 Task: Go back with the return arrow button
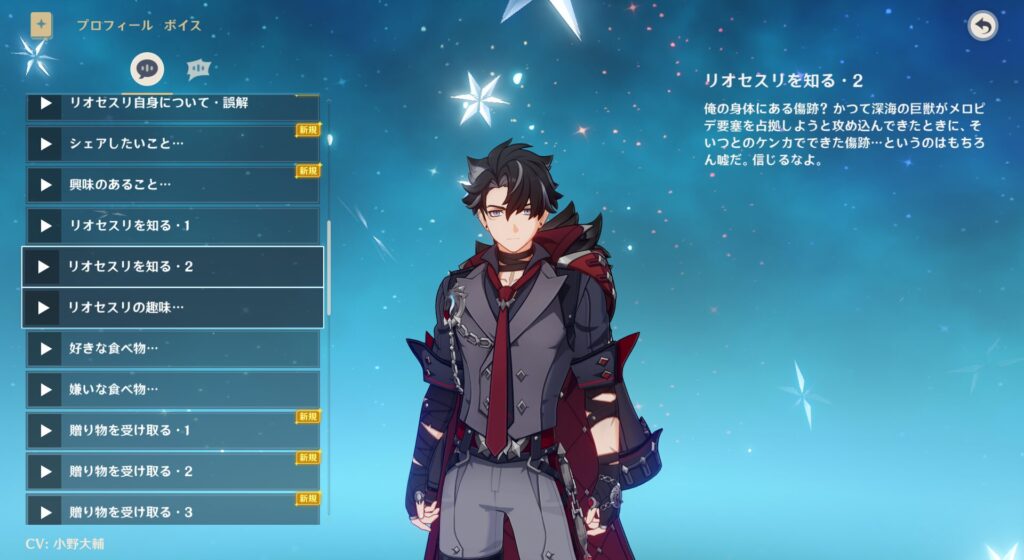[x=983, y=26]
